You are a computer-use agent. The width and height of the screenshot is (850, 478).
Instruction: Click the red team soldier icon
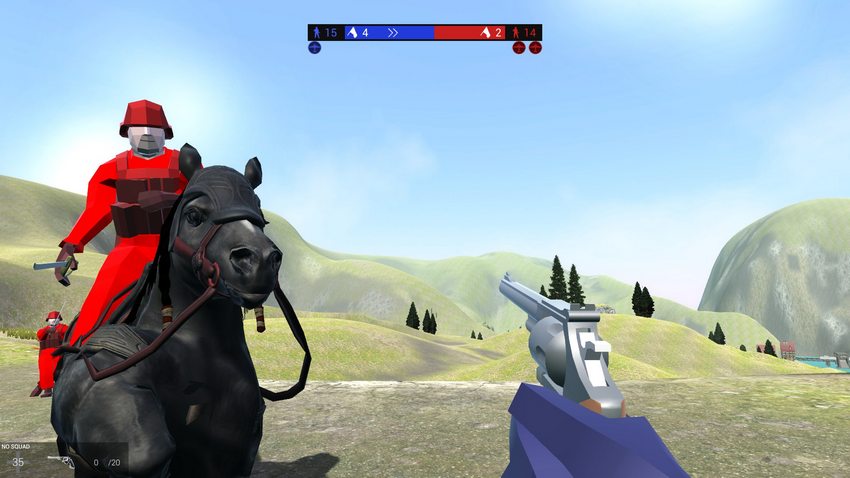coord(516,33)
